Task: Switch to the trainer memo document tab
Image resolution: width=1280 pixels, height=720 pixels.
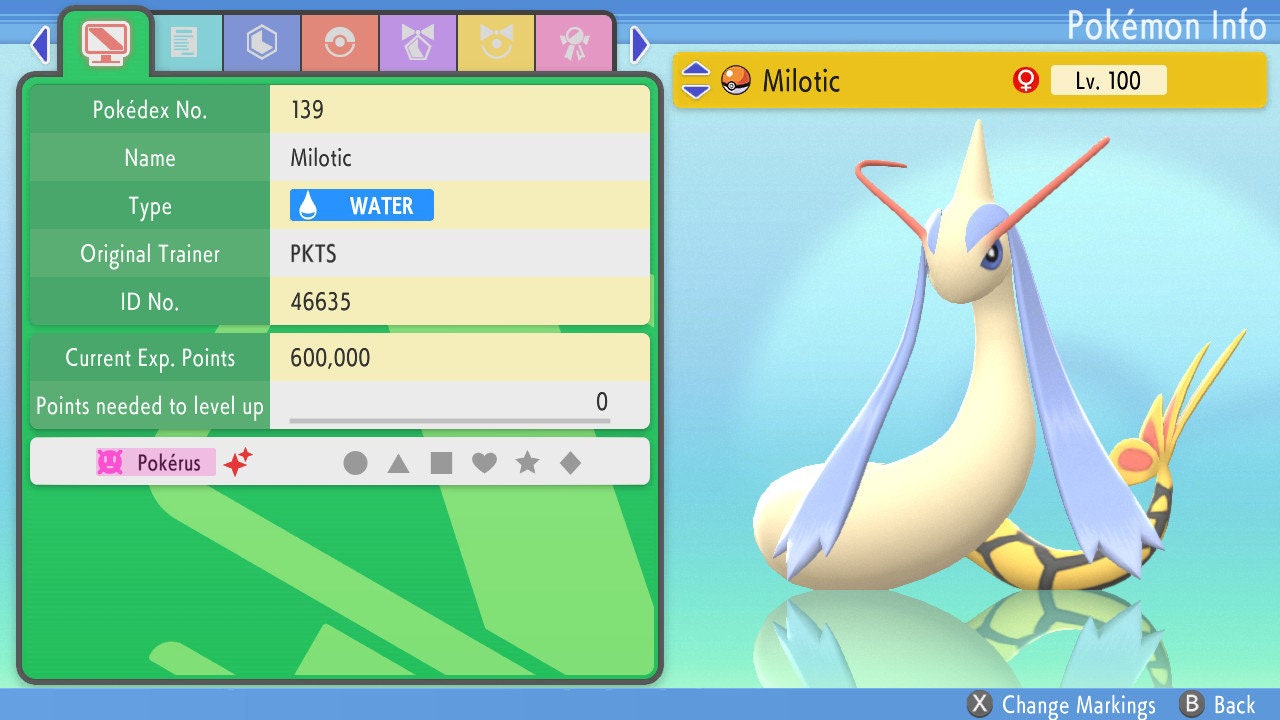Action: tap(184, 43)
